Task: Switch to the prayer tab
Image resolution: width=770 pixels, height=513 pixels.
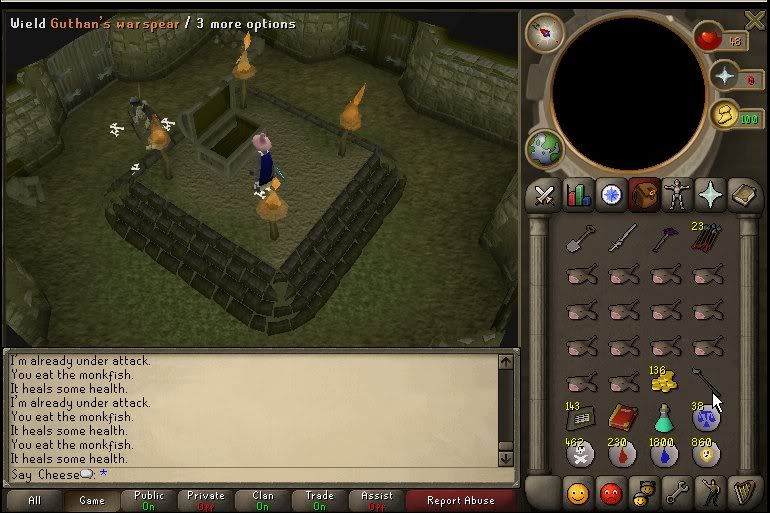Action: click(x=710, y=194)
